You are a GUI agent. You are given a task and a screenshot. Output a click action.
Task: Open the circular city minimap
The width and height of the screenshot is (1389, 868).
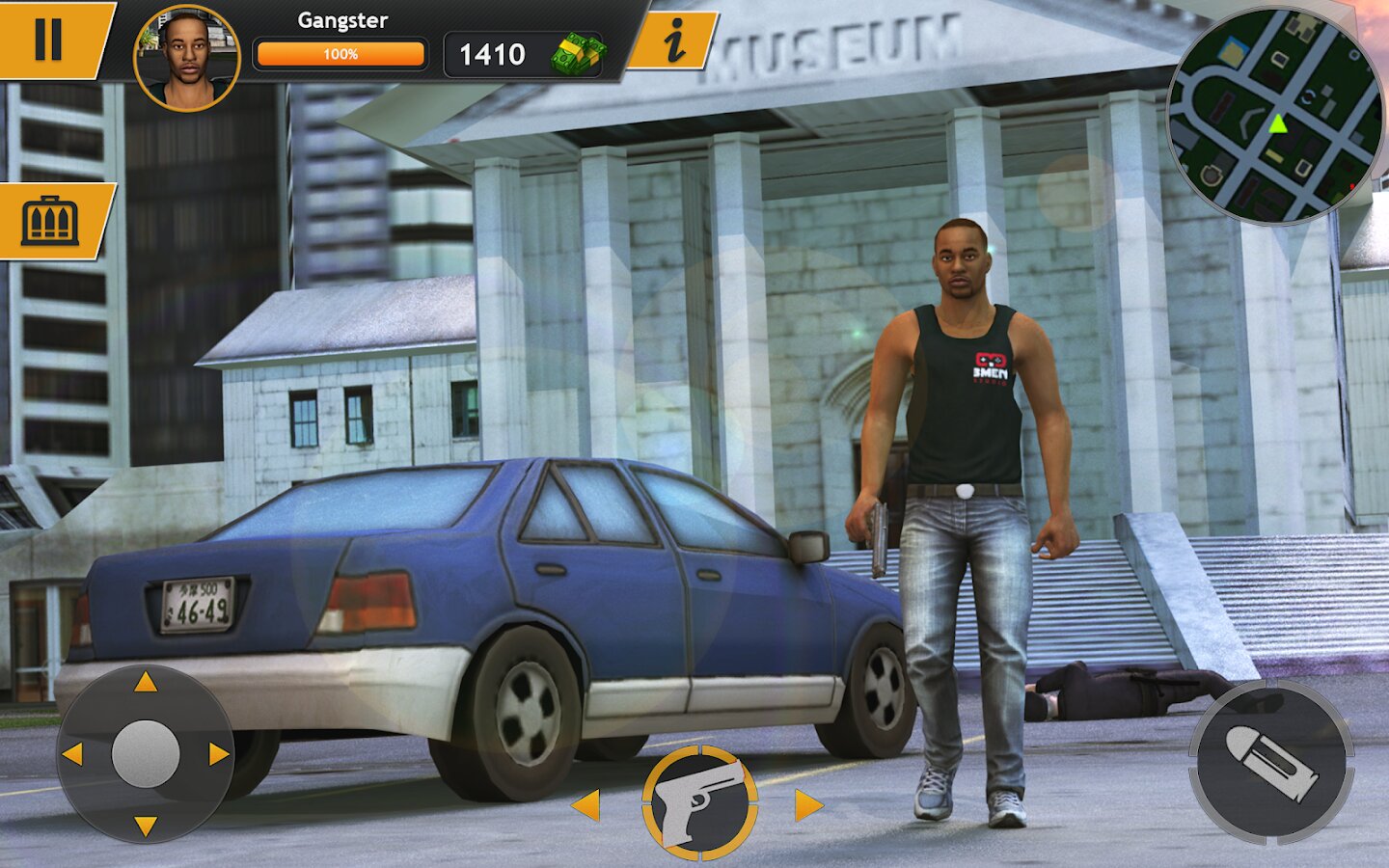tap(1276, 117)
